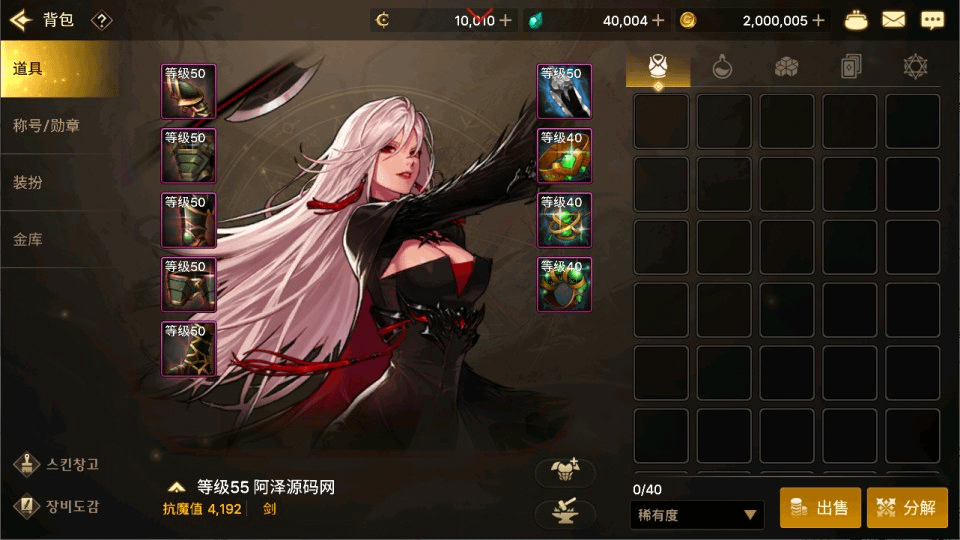Add green gems with plus button
Viewport: 960px width, 540px height.
[656, 20]
